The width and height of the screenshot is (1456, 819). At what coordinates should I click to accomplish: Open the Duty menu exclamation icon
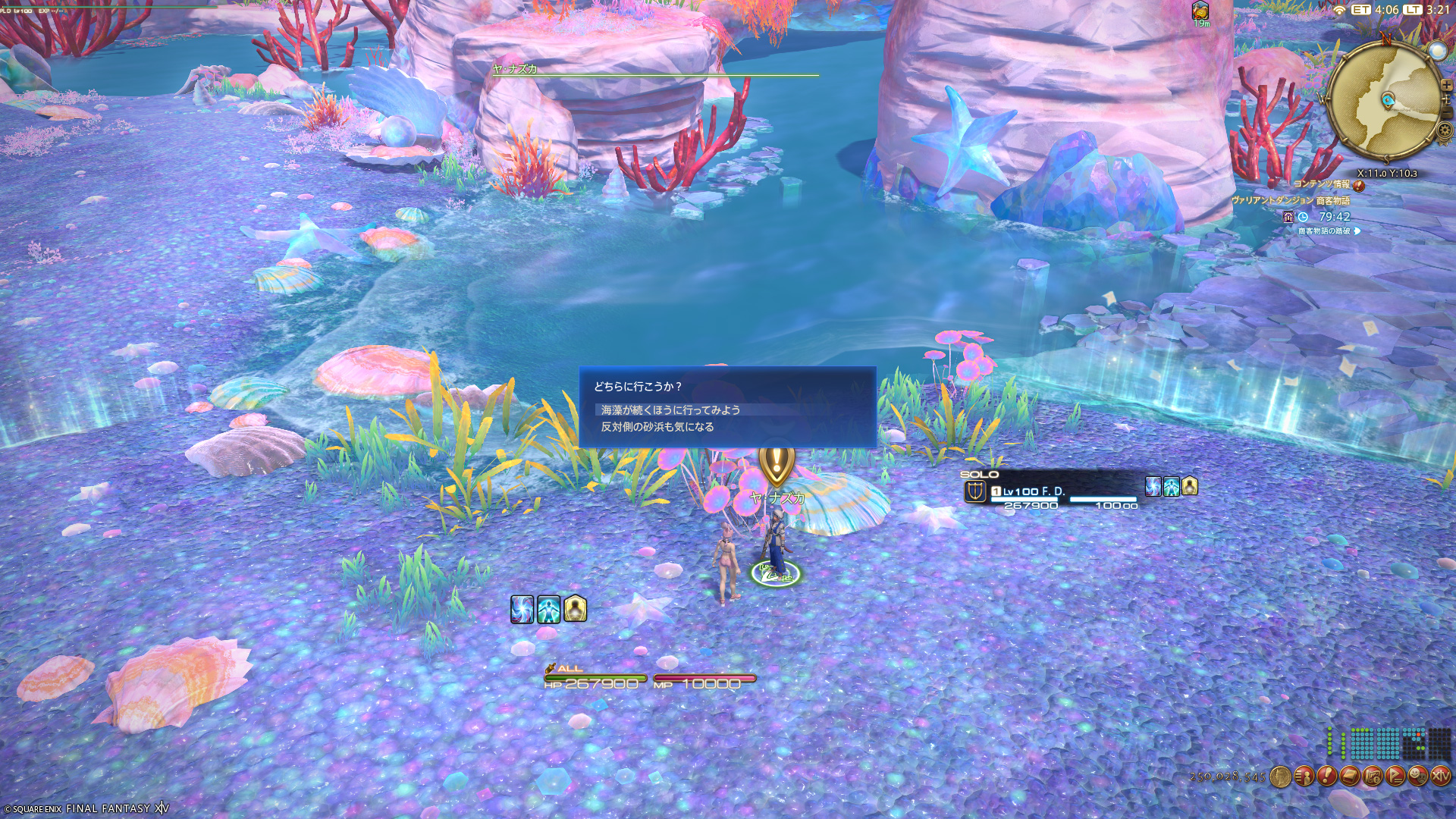tap(1326, 776)
